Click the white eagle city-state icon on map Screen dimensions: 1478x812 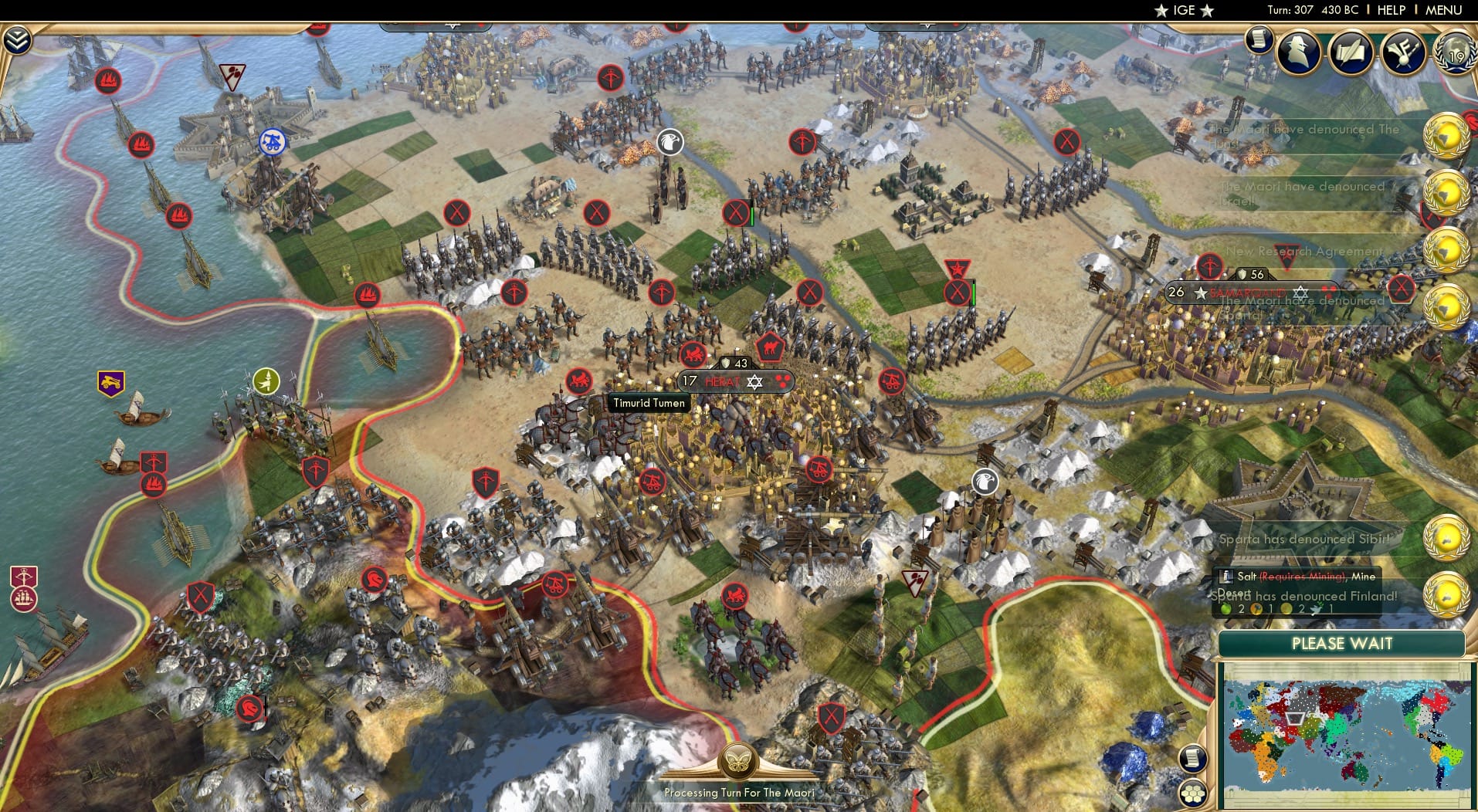[x=670, y=141]
